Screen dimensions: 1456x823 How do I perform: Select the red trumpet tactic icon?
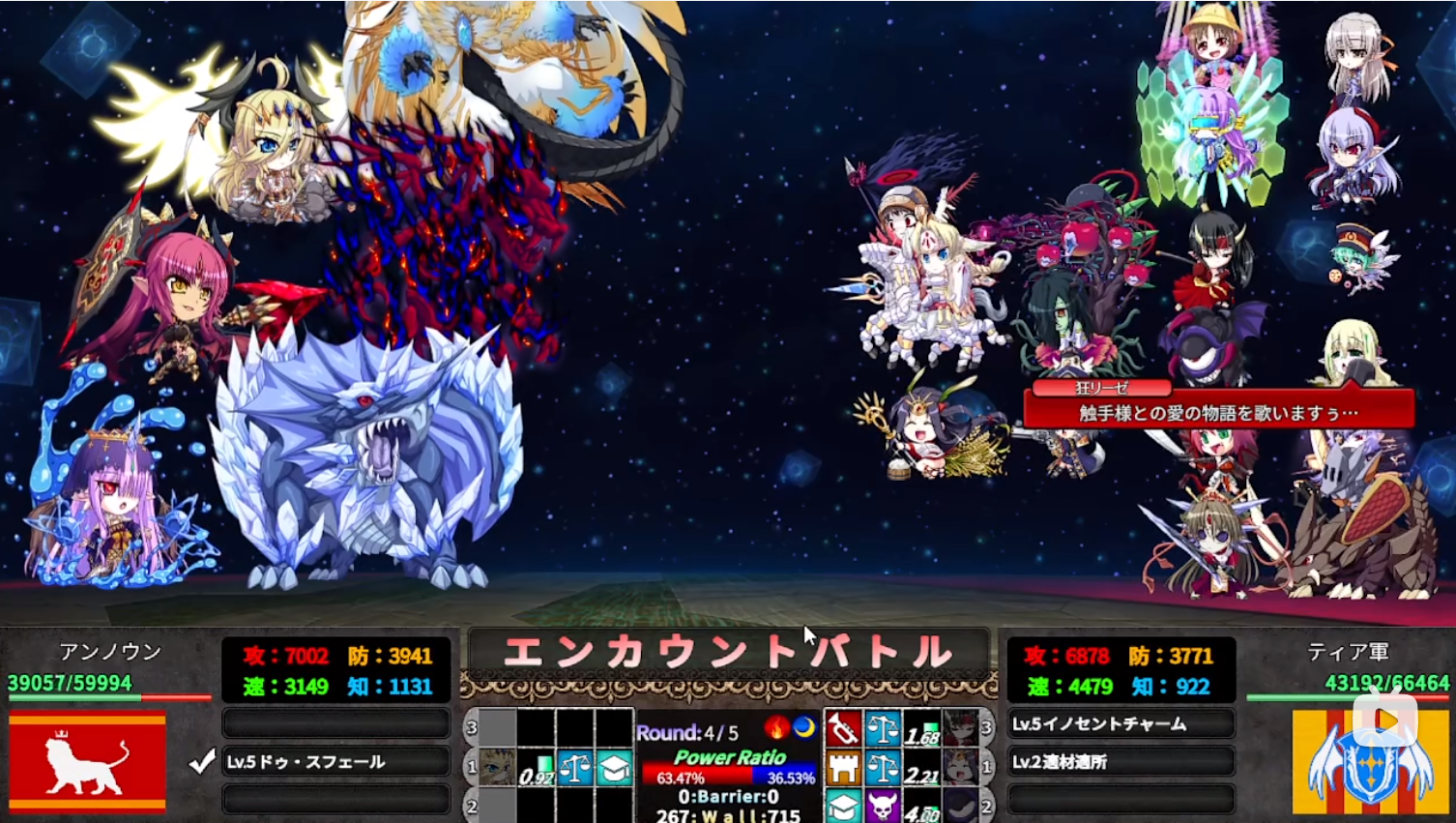point(843,728)
